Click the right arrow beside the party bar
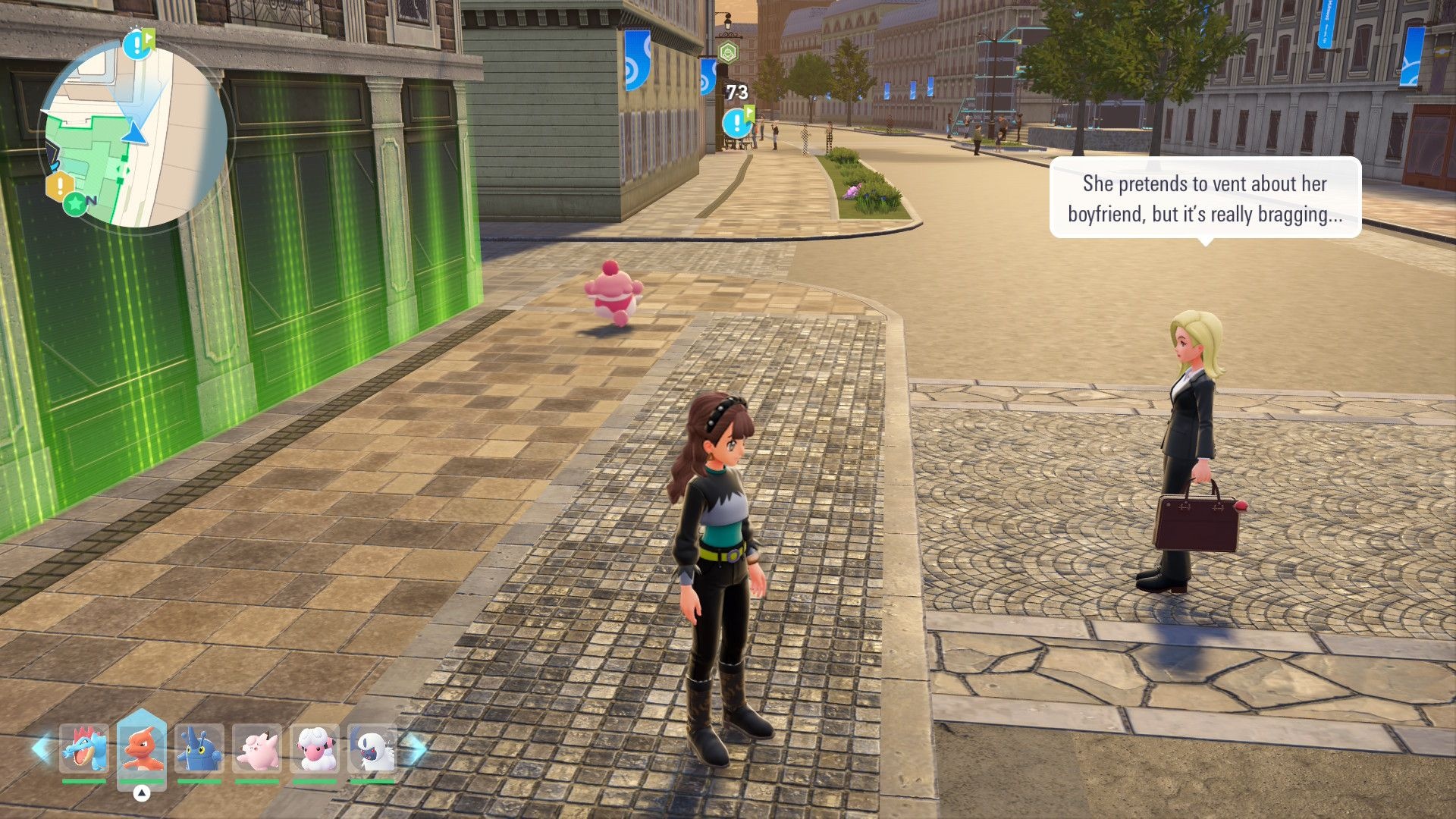Screen dimensions: 1456x819 click(x=416, y=748)
